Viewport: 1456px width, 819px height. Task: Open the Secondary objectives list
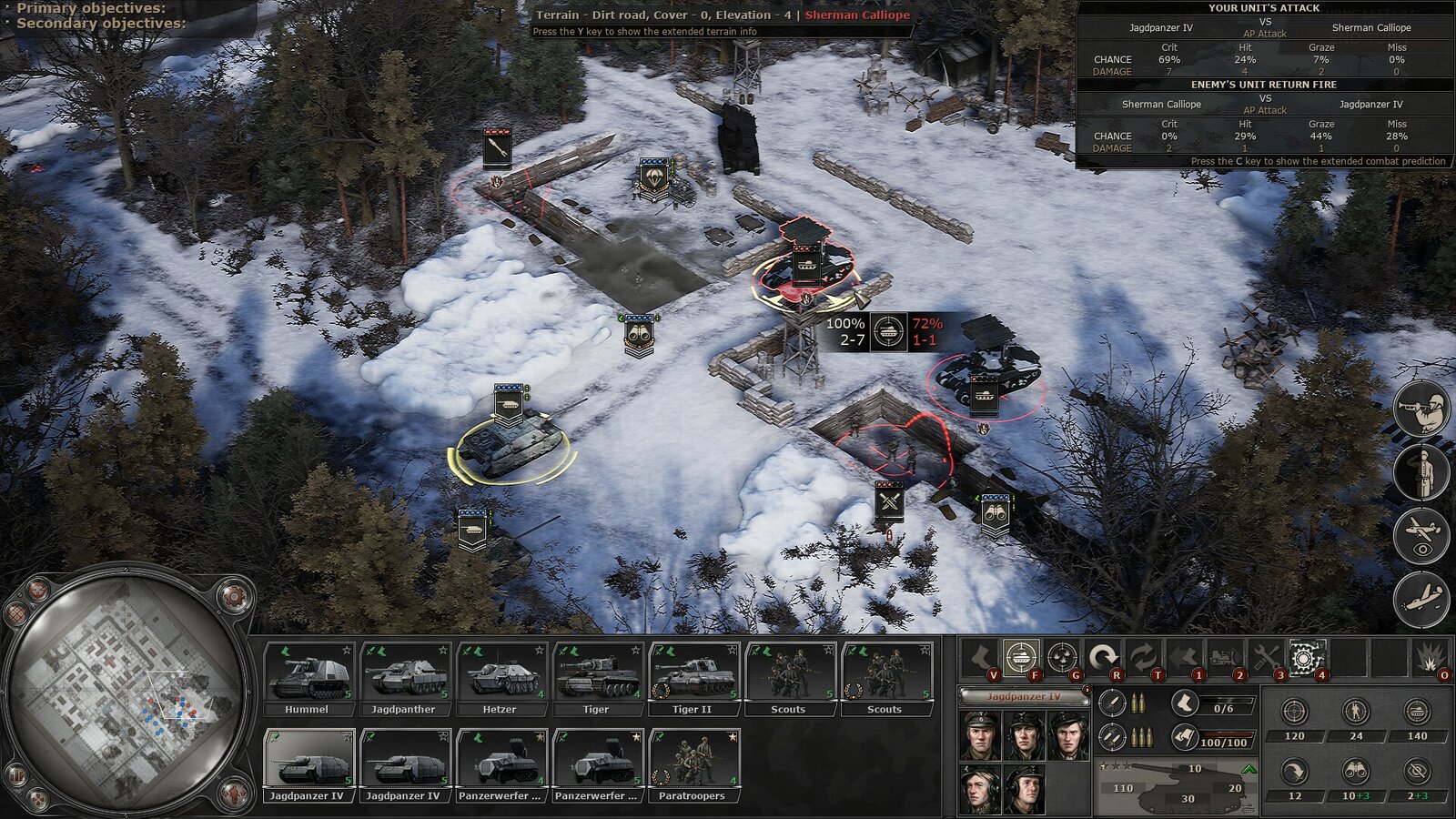[98, 24]
